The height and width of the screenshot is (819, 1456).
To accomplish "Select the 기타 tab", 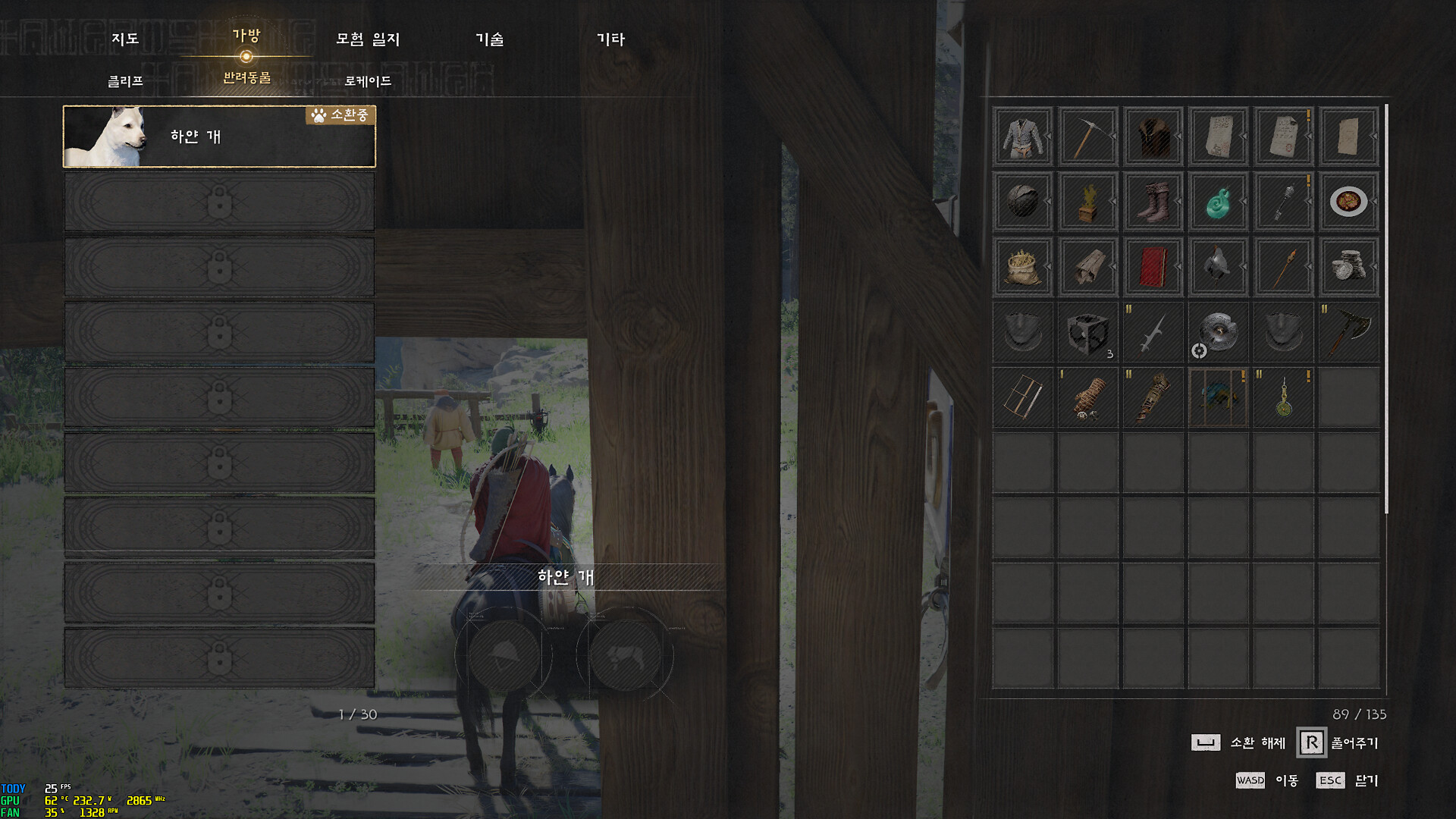I will coord(610,39).
